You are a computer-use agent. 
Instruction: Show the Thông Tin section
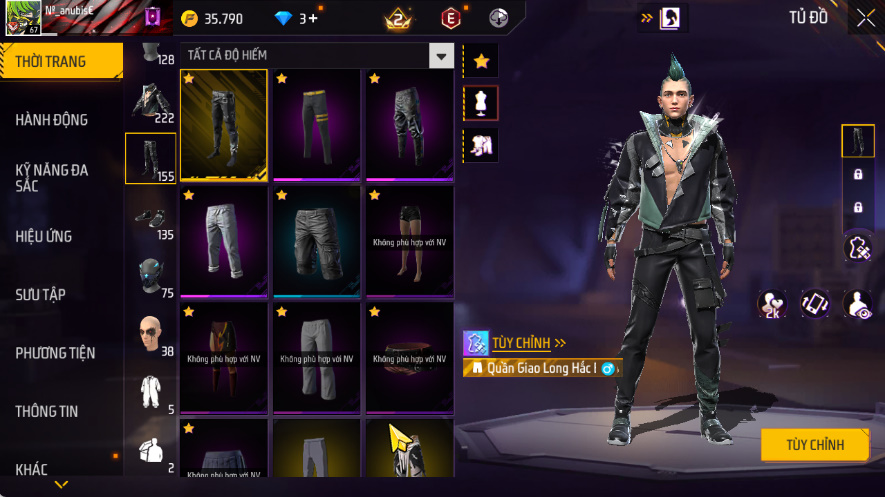pyautogui.click(x=47, y=411)
